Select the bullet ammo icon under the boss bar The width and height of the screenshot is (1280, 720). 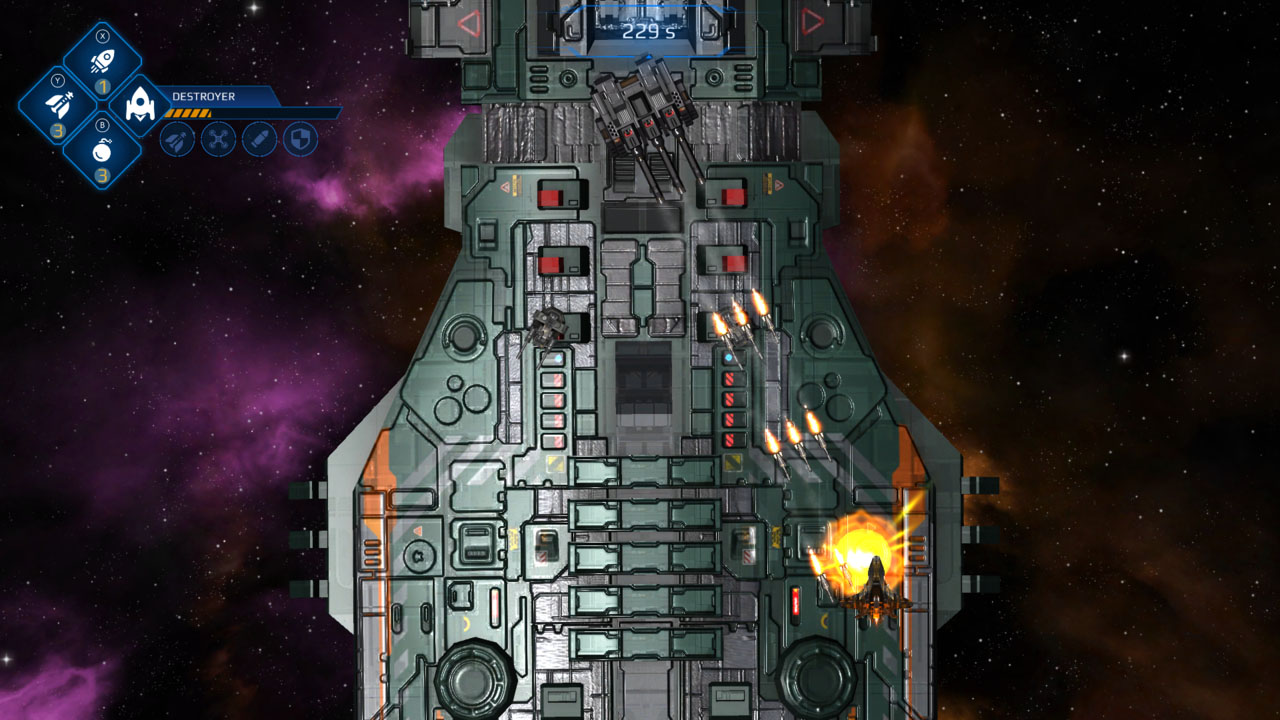(262, 141)
